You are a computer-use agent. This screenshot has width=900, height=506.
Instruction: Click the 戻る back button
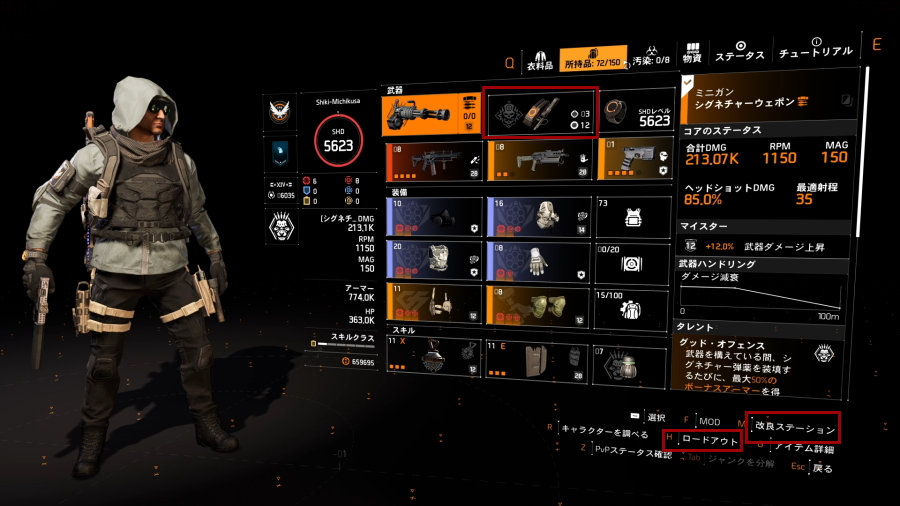tap(821, 467)
